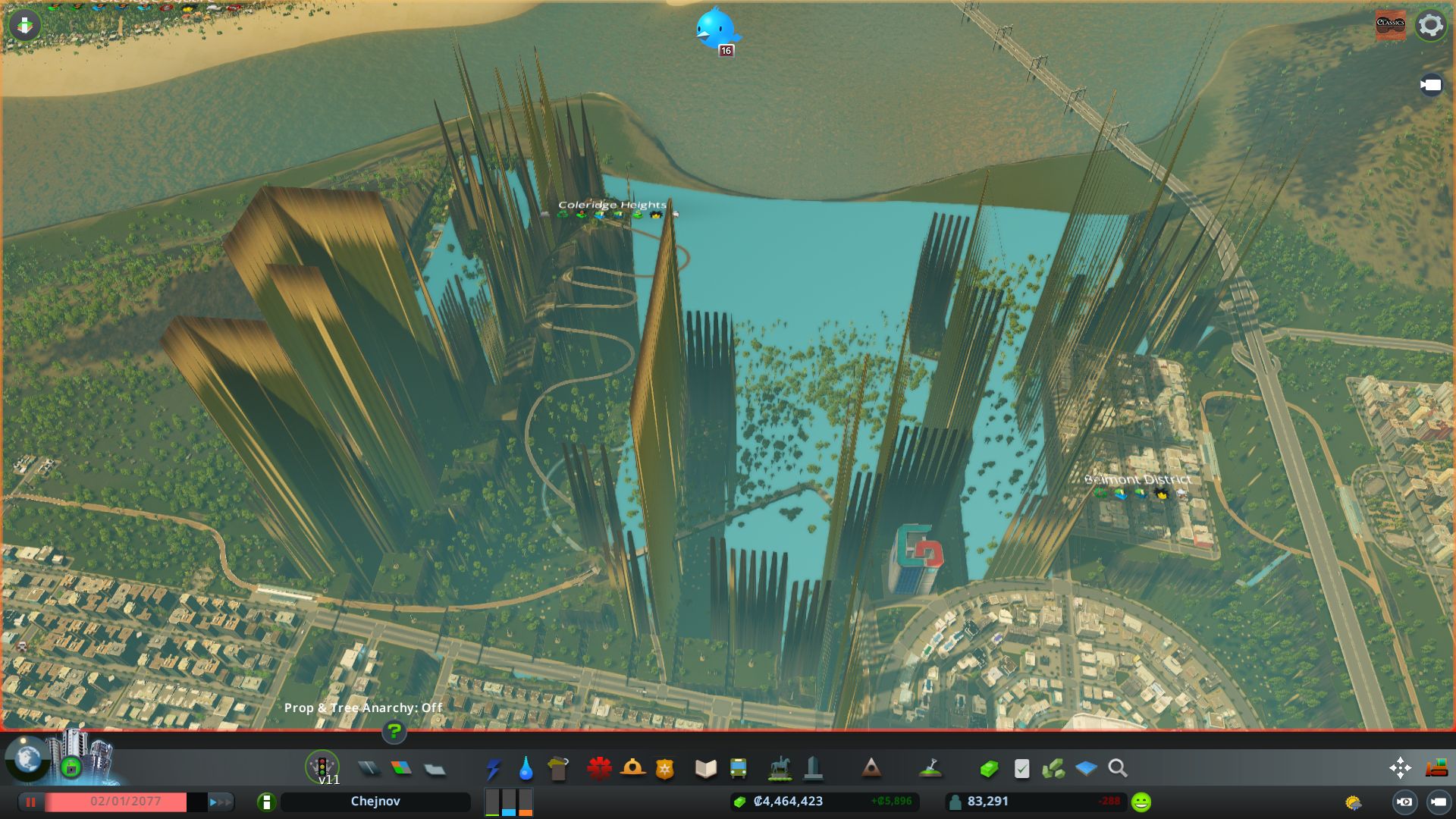Click the Chejnov city name field
1456x819 pixels.
coord(375,801)
